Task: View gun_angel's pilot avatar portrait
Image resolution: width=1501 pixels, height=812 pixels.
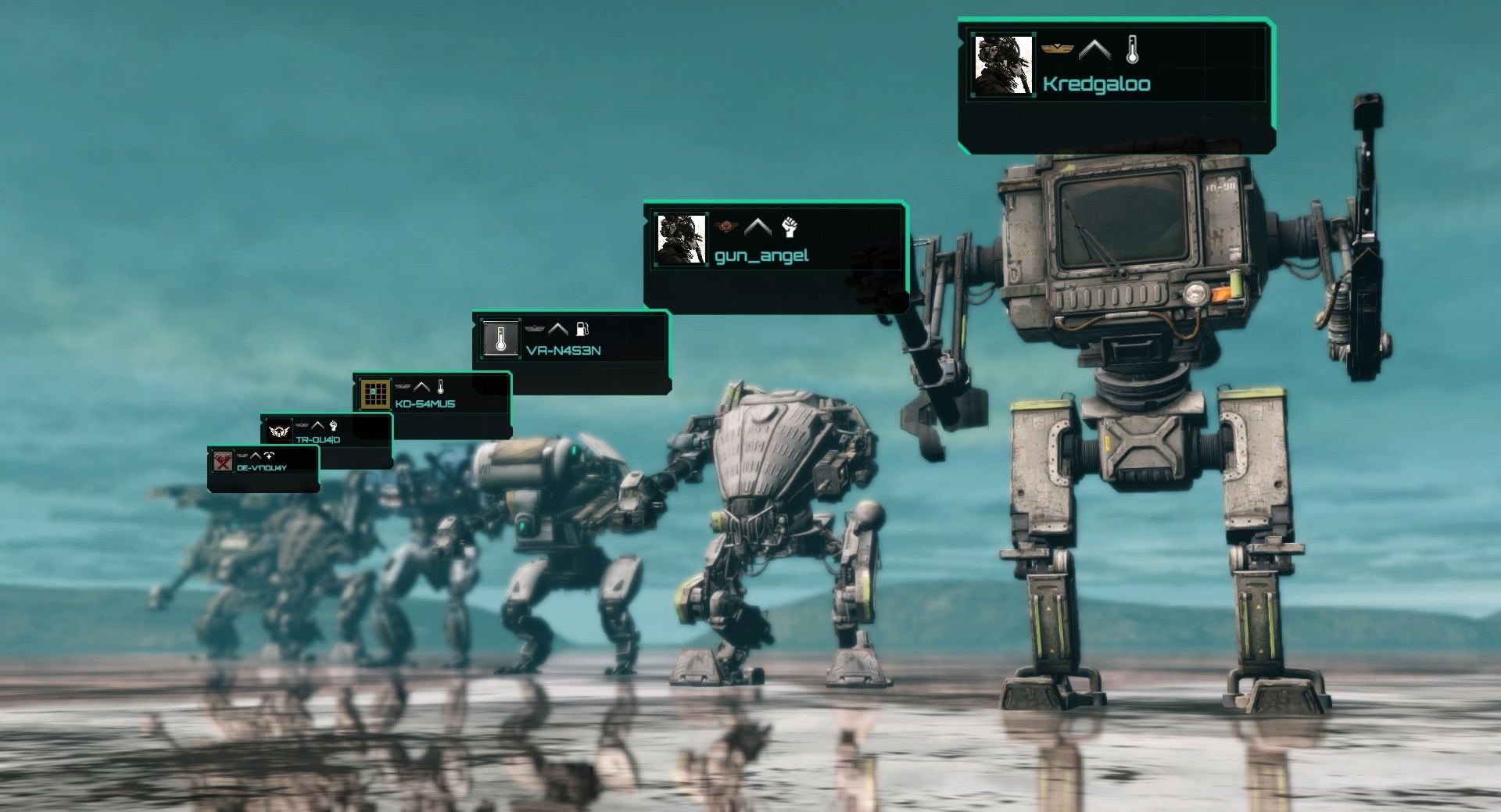Action: coord(681,240)
